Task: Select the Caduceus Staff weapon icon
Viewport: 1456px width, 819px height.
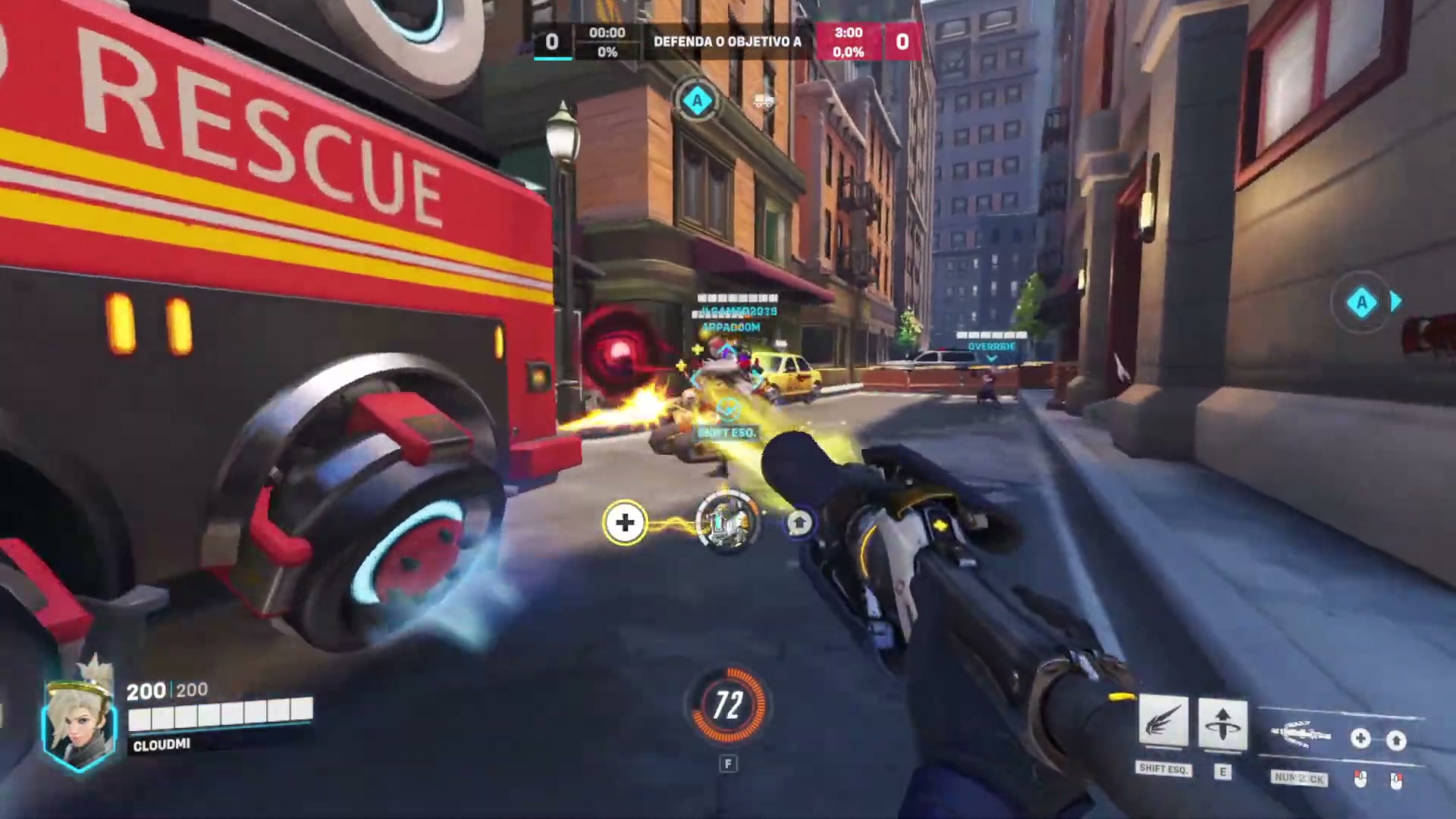Action: point(1300,733)
